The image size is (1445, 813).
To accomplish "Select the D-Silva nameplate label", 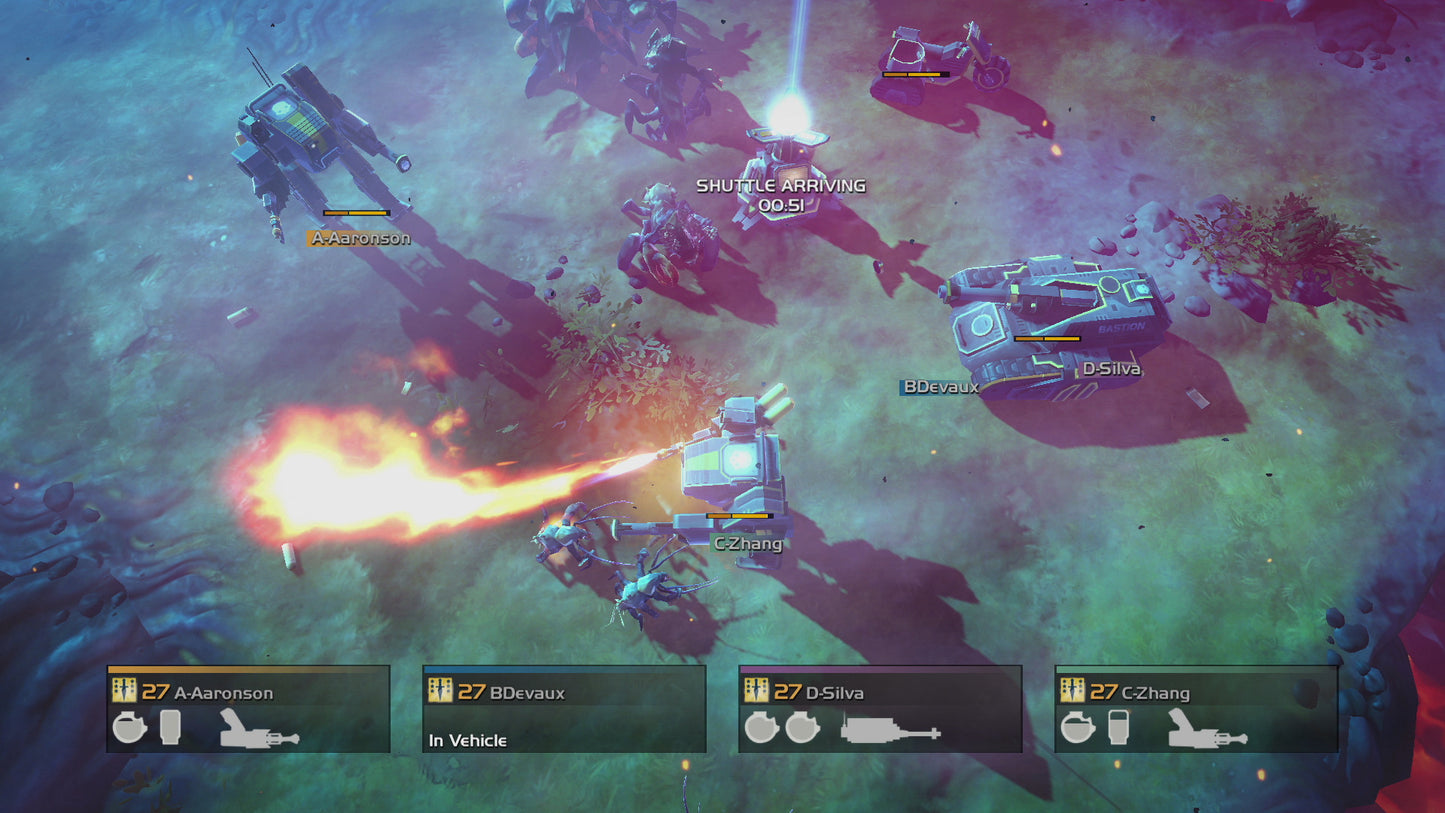I will pyautogui.click(x=1113, y=368).
